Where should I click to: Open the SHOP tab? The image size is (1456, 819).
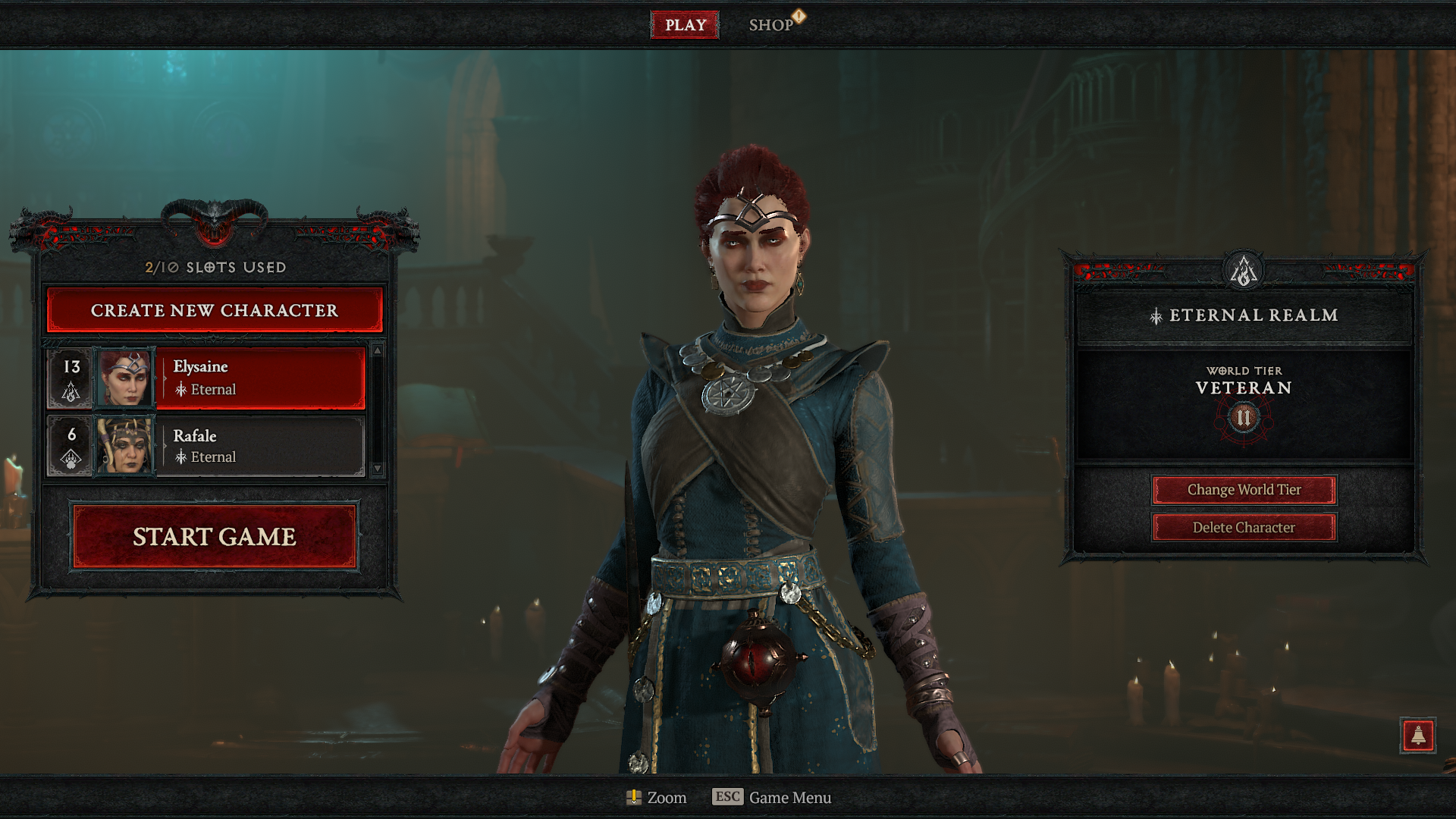(x=771, y=25)
